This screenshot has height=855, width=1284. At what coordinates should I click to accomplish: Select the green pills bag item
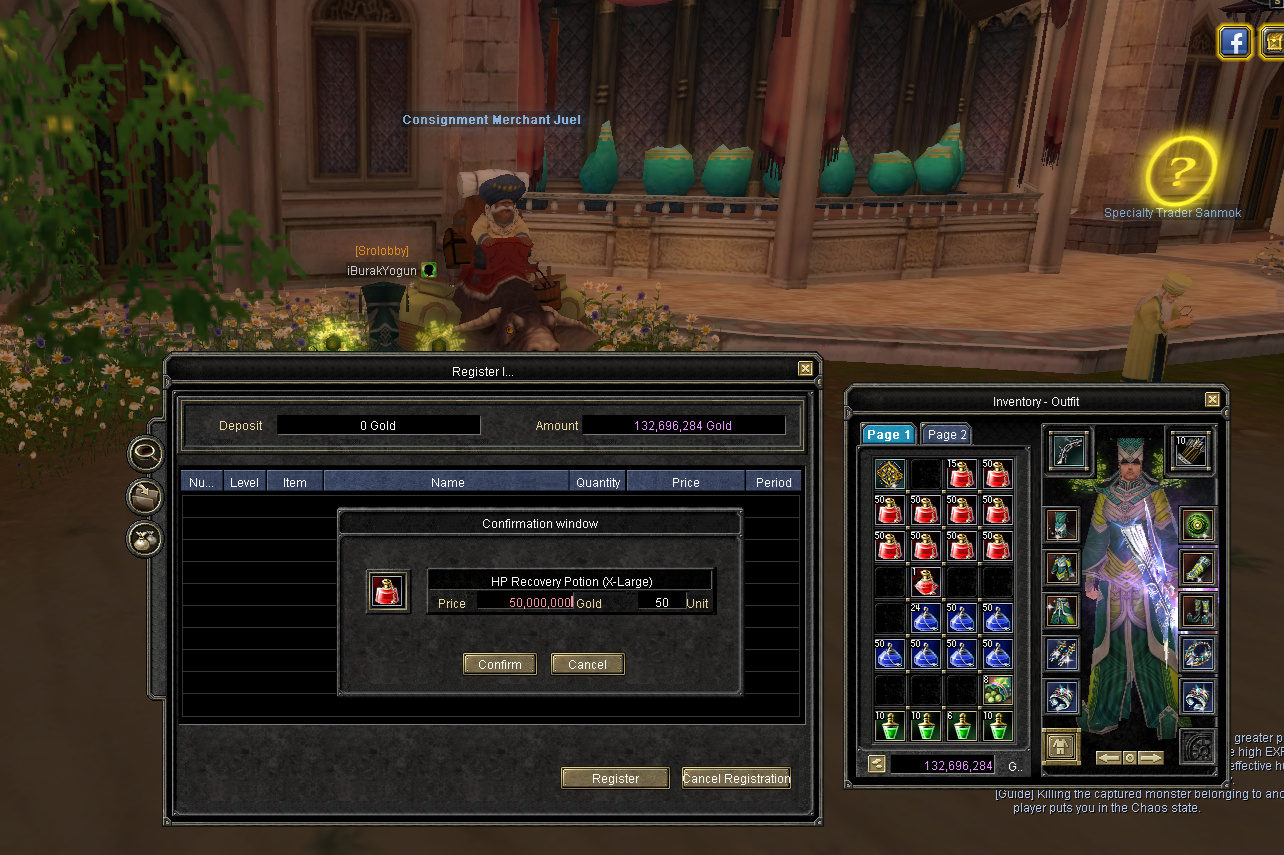point(997,690)
